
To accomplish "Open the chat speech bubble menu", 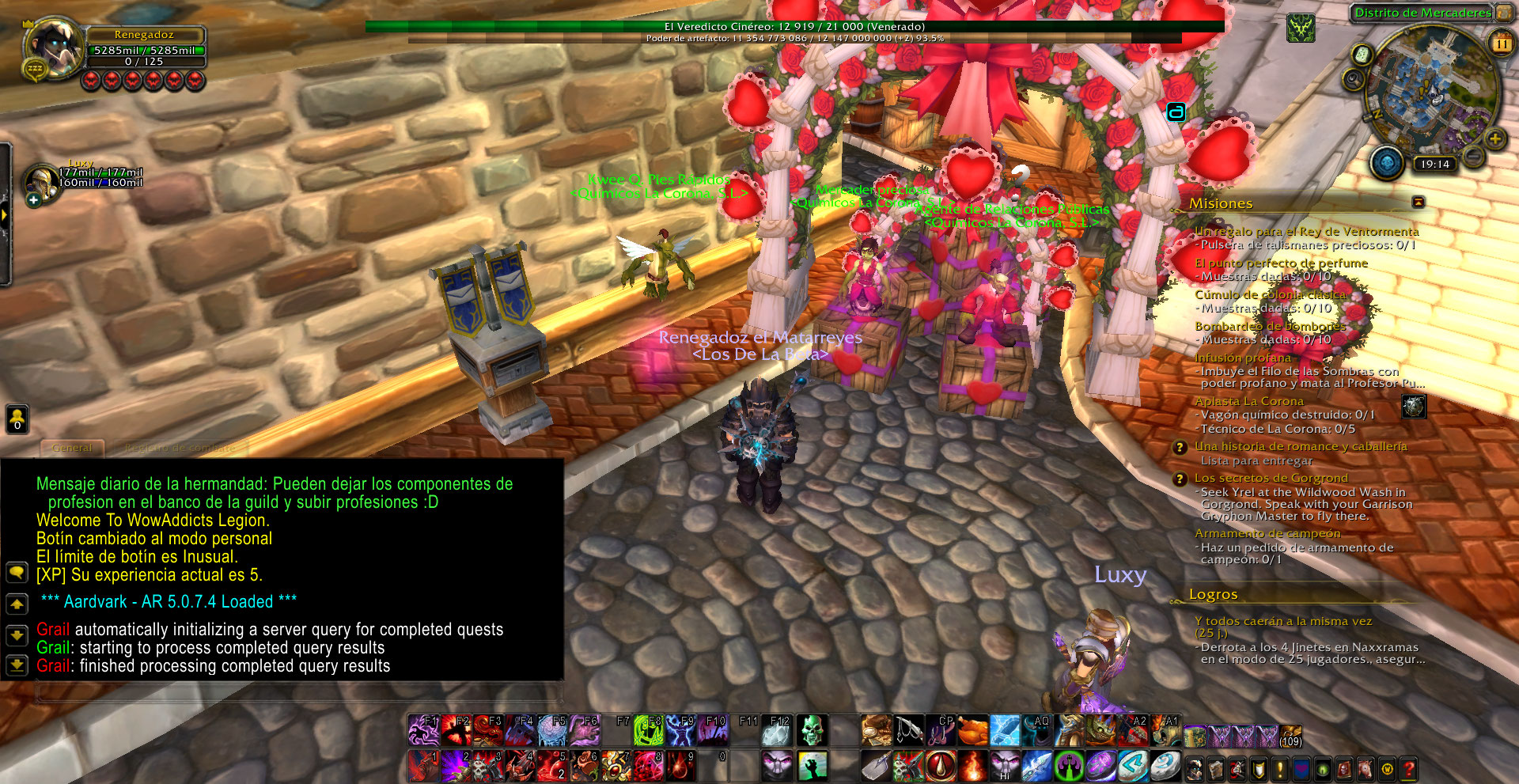I will pos(17,572).
